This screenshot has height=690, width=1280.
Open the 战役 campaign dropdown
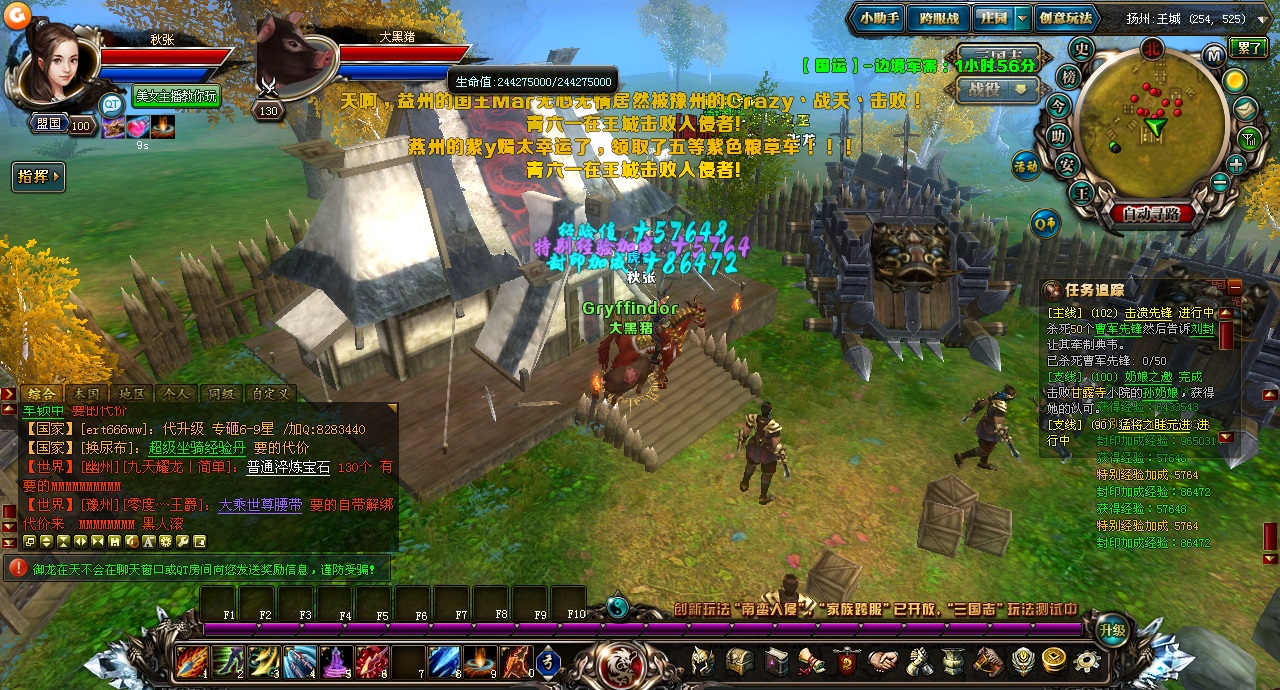tap(997, 88)
